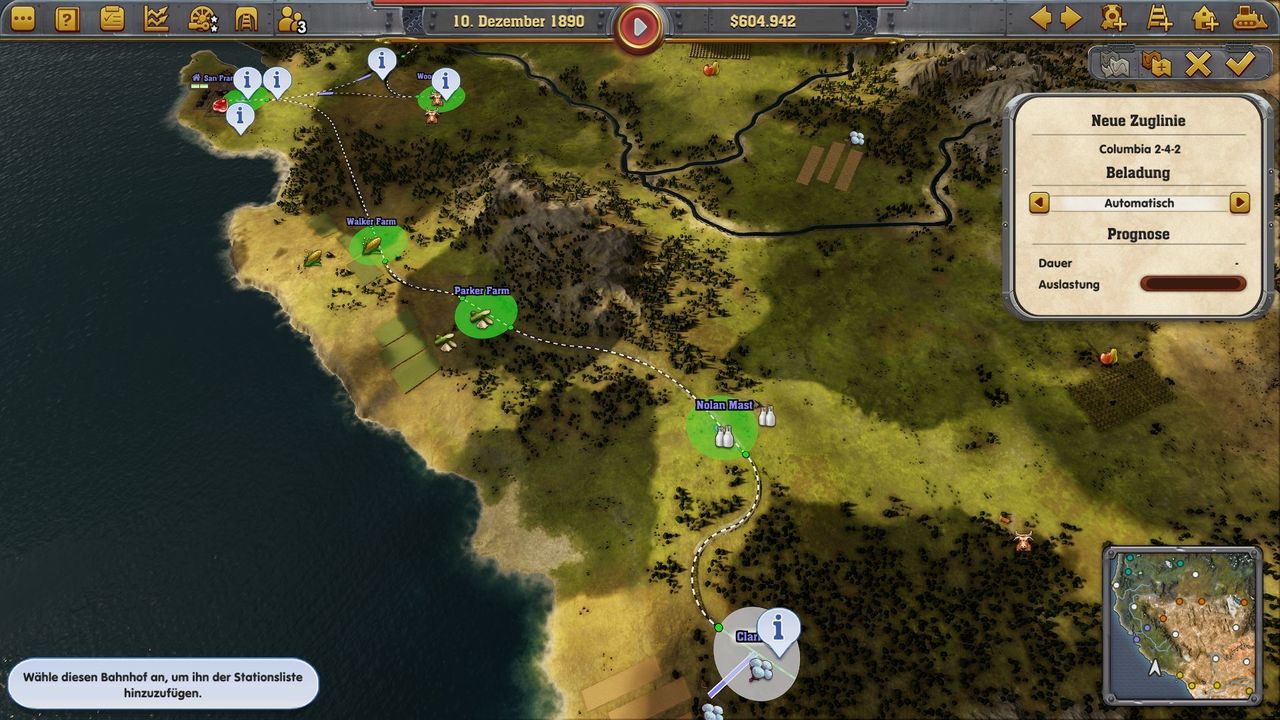Open the question mark help button
Screen dimensions: 1280x720
click(67, 18)
